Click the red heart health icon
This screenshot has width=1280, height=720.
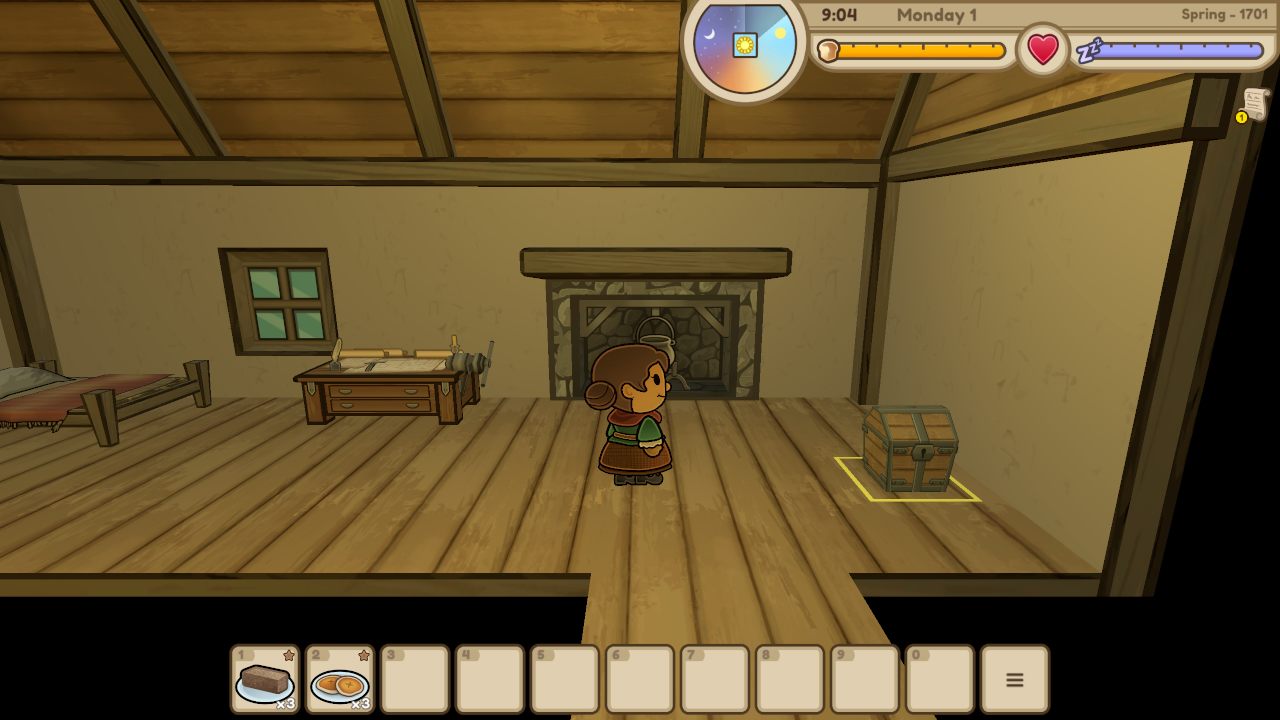(x=1043, y=49)
